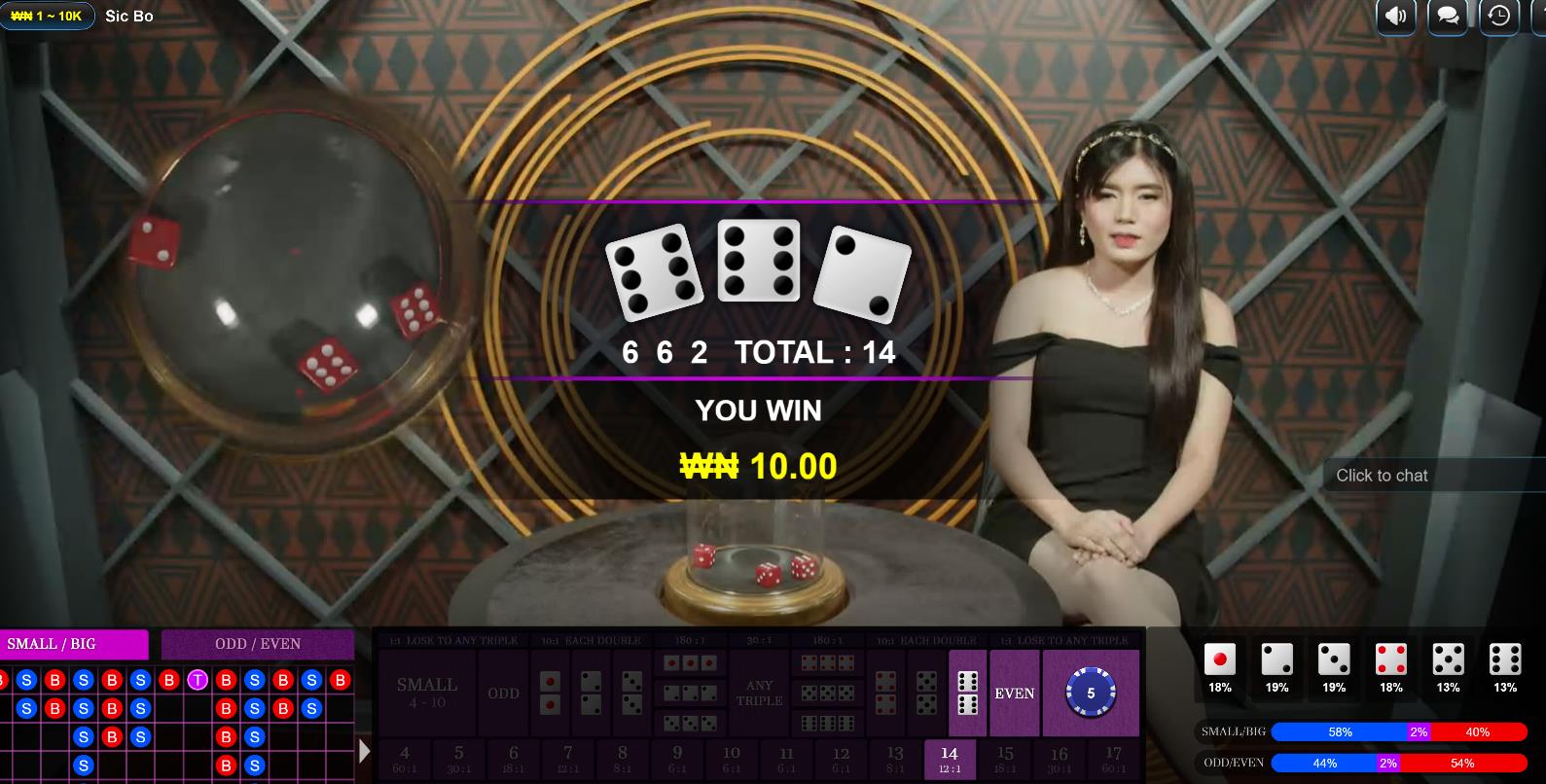This screenshot has width=1546, height=784.
Task: Expand the roadmap with the arrow
Action: [364, 751]
